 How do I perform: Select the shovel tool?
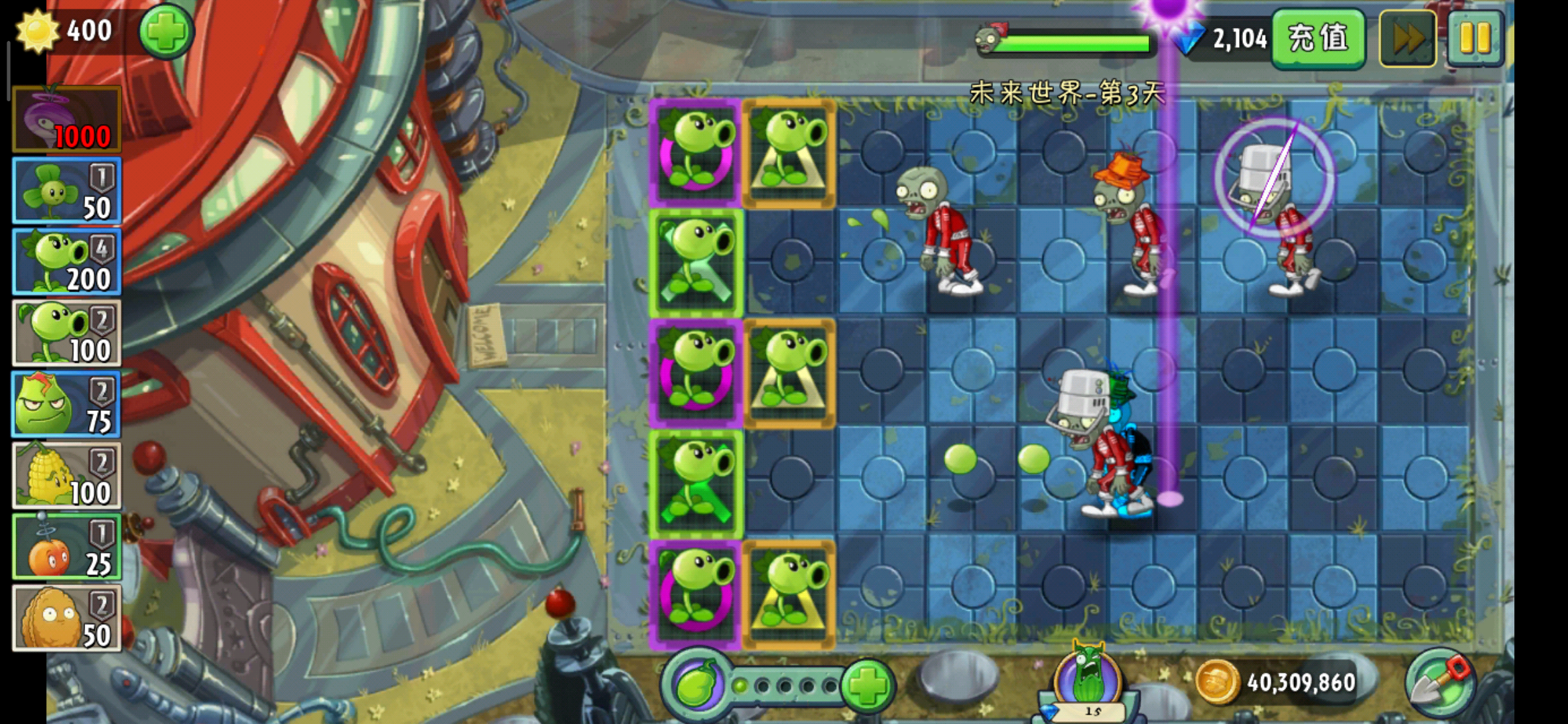(x=1440, y=684)
